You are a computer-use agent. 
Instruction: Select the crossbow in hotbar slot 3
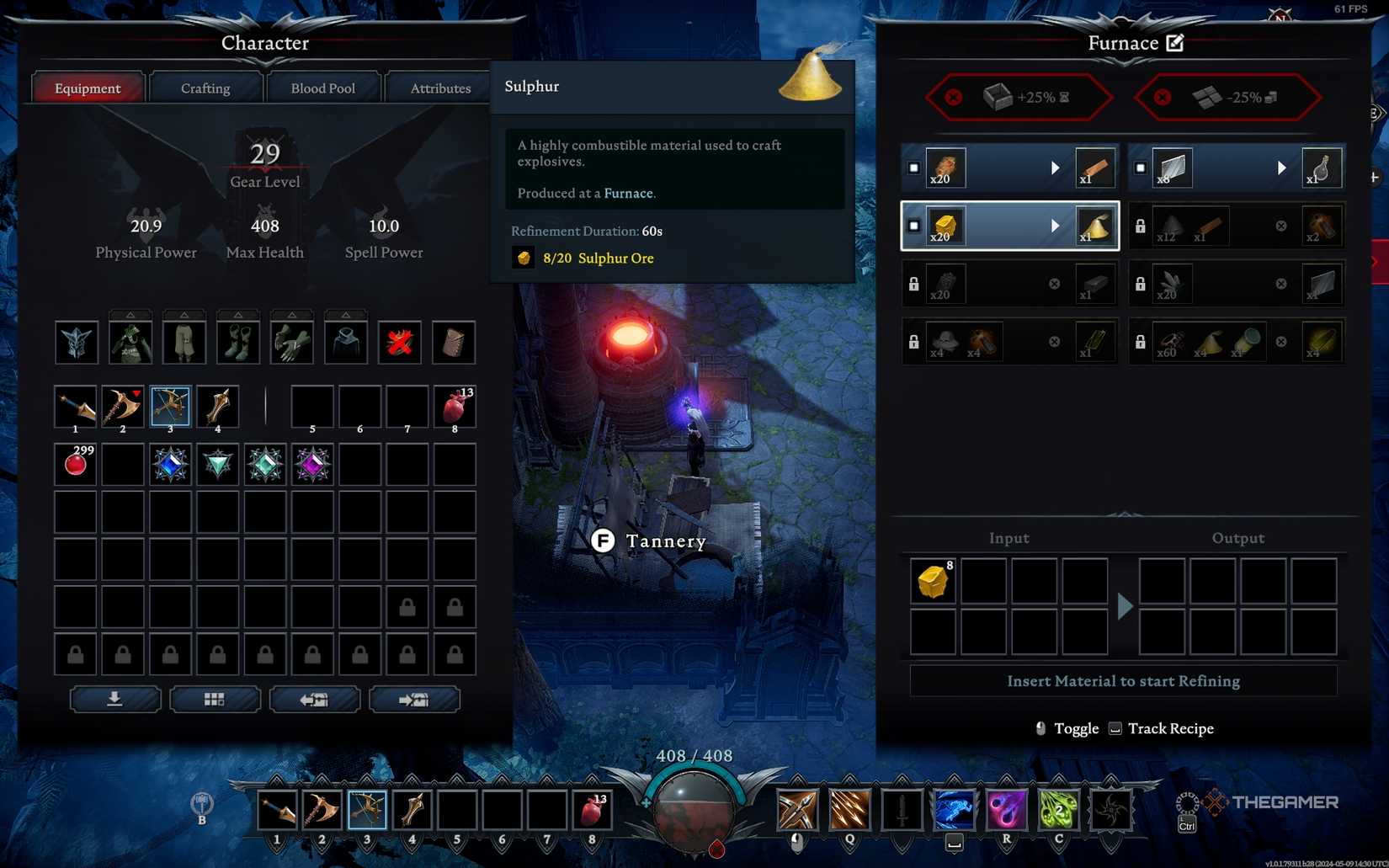coord(365,809)
